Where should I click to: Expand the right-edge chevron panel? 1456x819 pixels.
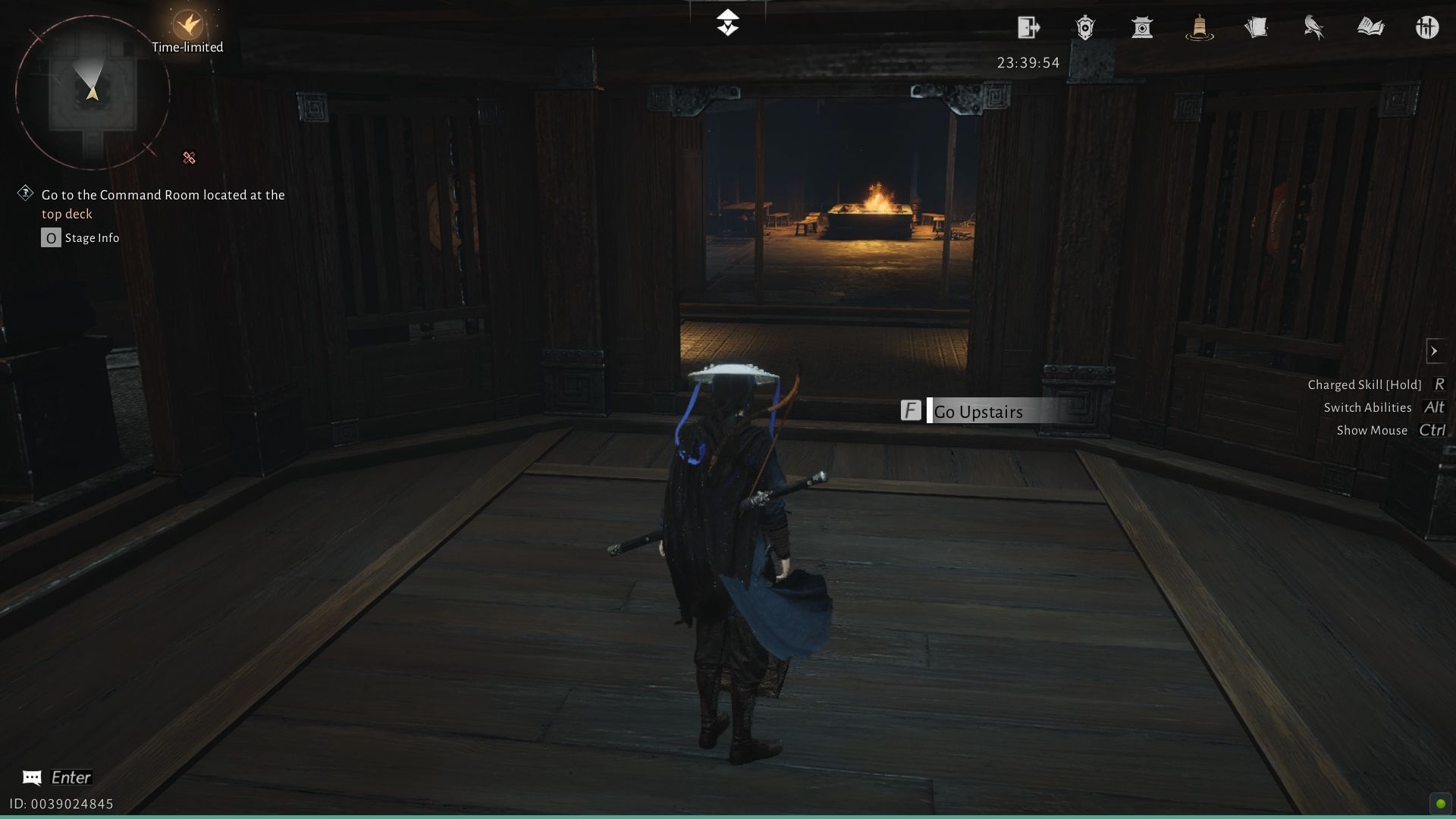click(x=1436, y=350)
